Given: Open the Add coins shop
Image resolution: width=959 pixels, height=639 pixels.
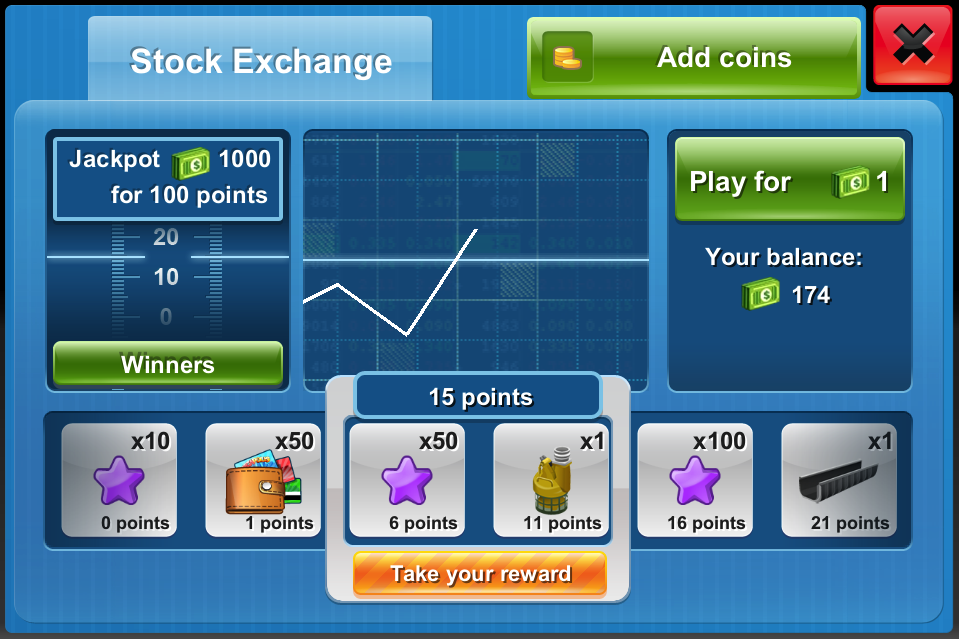Looking at the screenshot, I should [693, 58].
